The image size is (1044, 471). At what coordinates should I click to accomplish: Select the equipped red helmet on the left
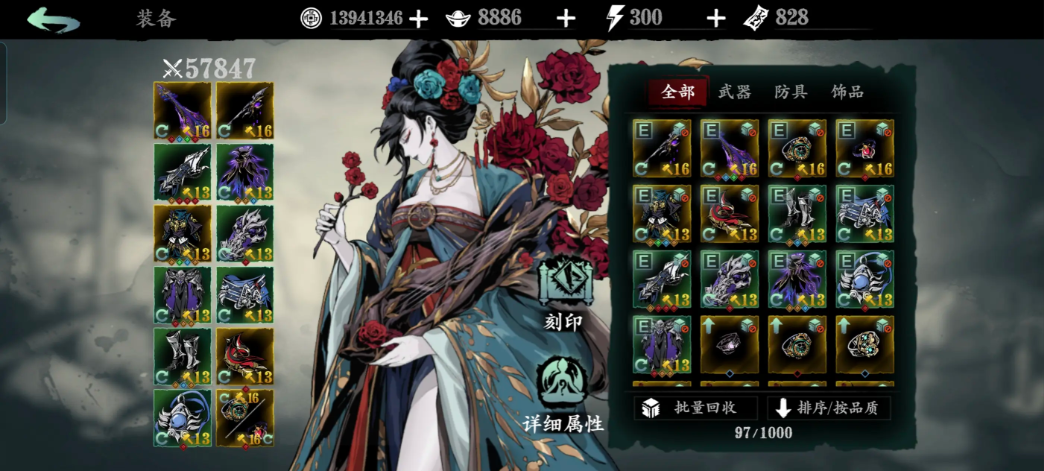coord(244,356)
